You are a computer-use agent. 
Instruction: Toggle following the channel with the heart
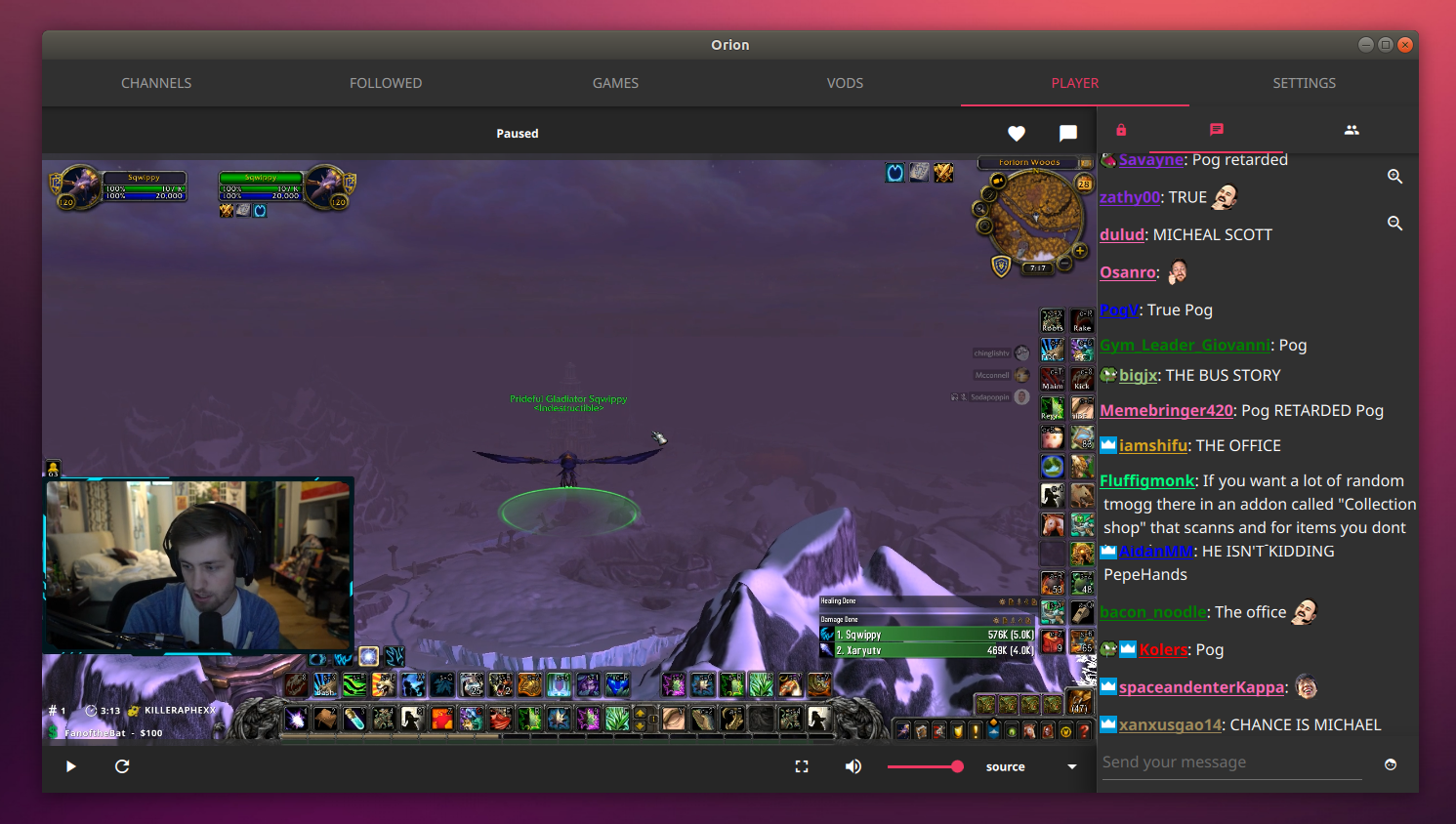1016,133
